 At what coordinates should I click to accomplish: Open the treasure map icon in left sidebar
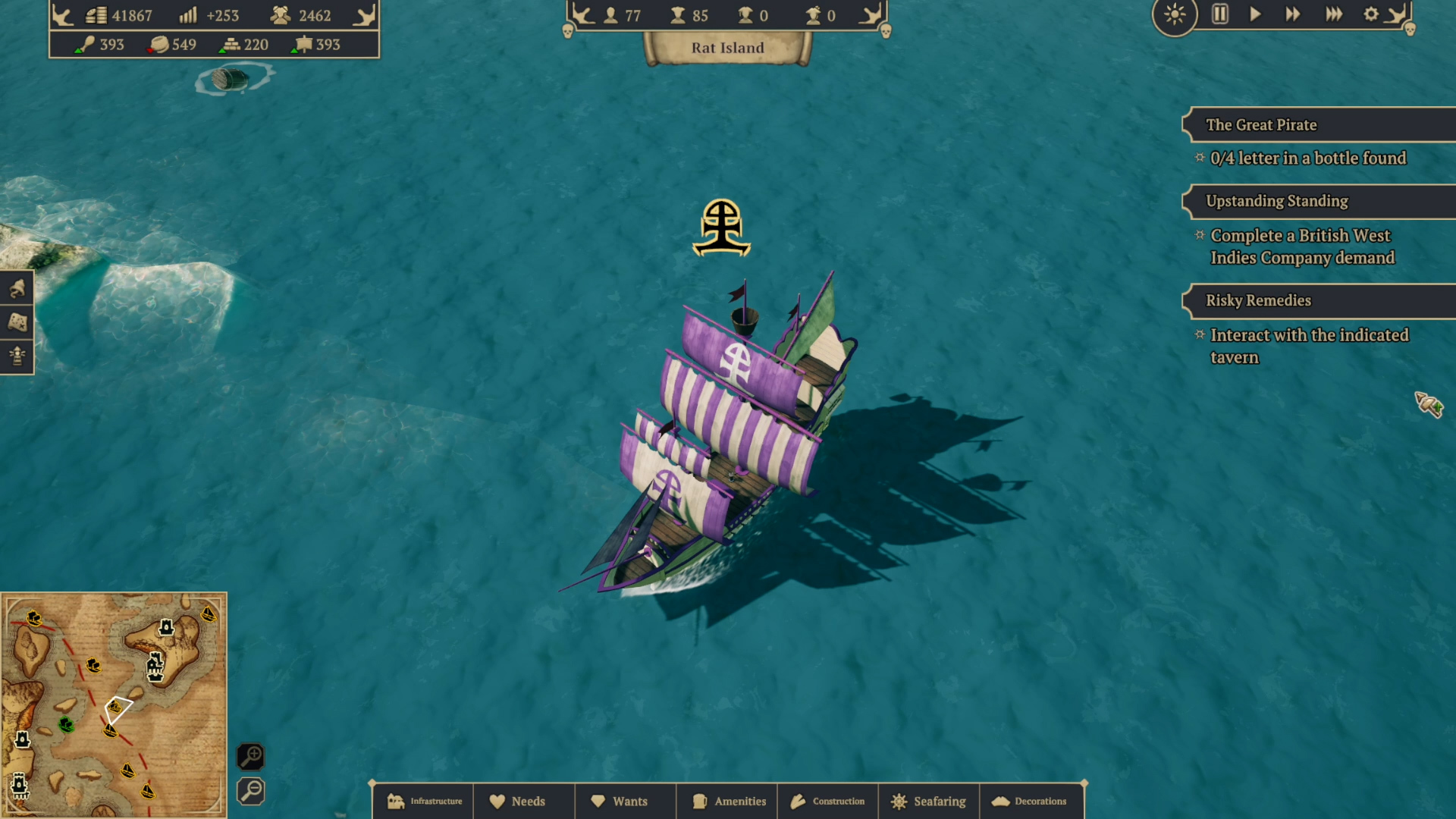[17, 322]
